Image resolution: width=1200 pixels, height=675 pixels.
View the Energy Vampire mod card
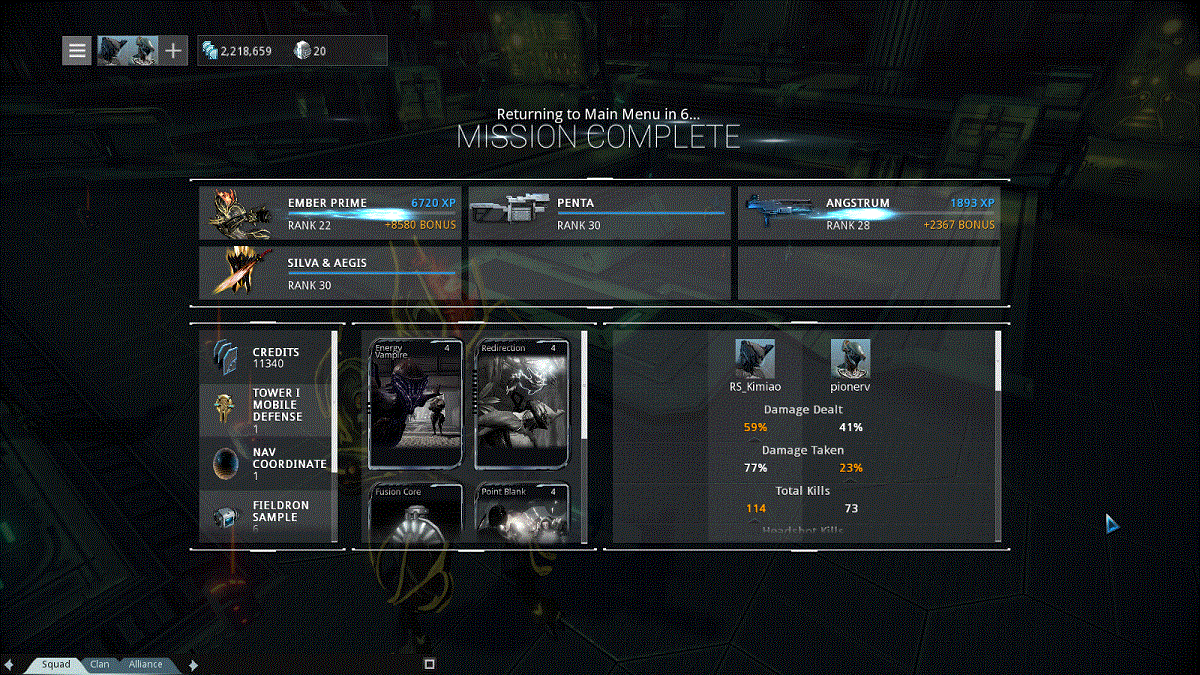(x=416, y=404)
